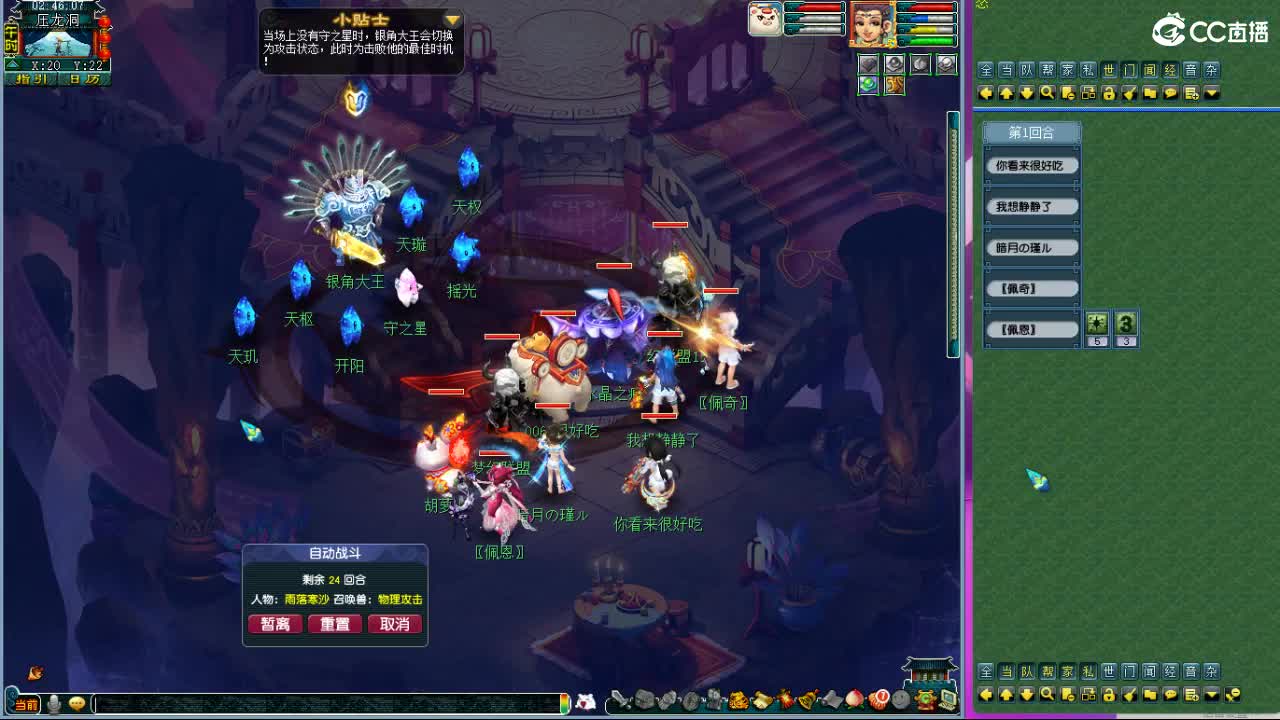This screenshot has width=1280, height=720.
Task: Click the magnifier search icon in chat panel
Action: [1046, 93]
